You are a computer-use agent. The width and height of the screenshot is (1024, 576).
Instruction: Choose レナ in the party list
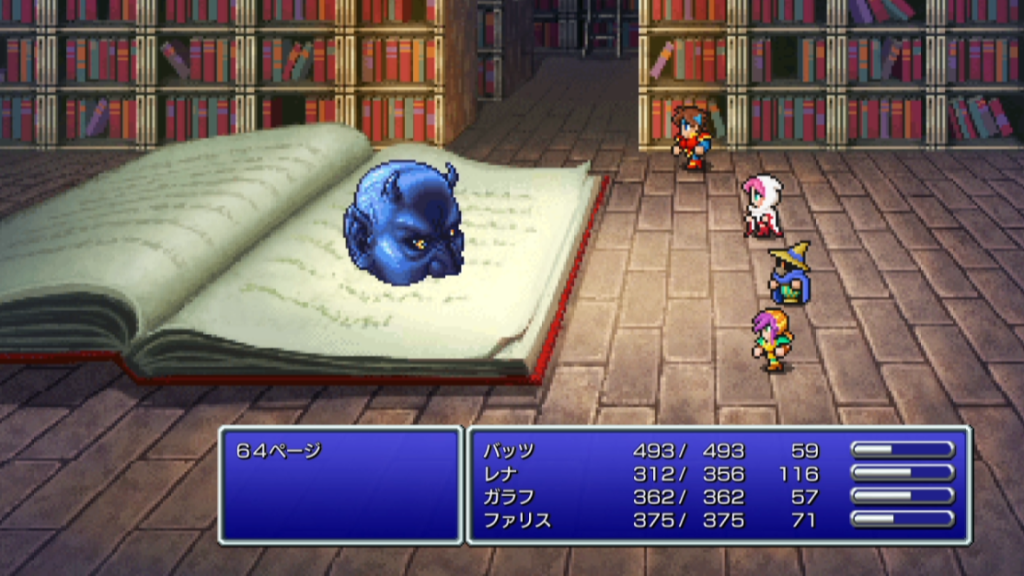tap(502, 474)
